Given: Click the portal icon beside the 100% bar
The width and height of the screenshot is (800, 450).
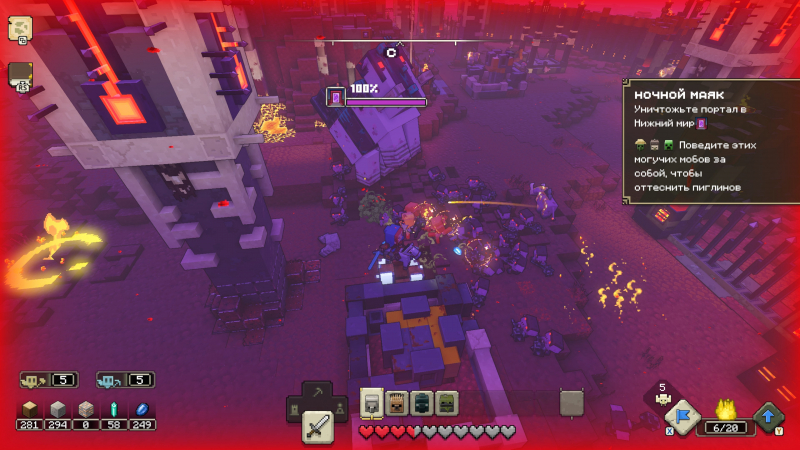Looking at the screenshot, I should (336, 97).
